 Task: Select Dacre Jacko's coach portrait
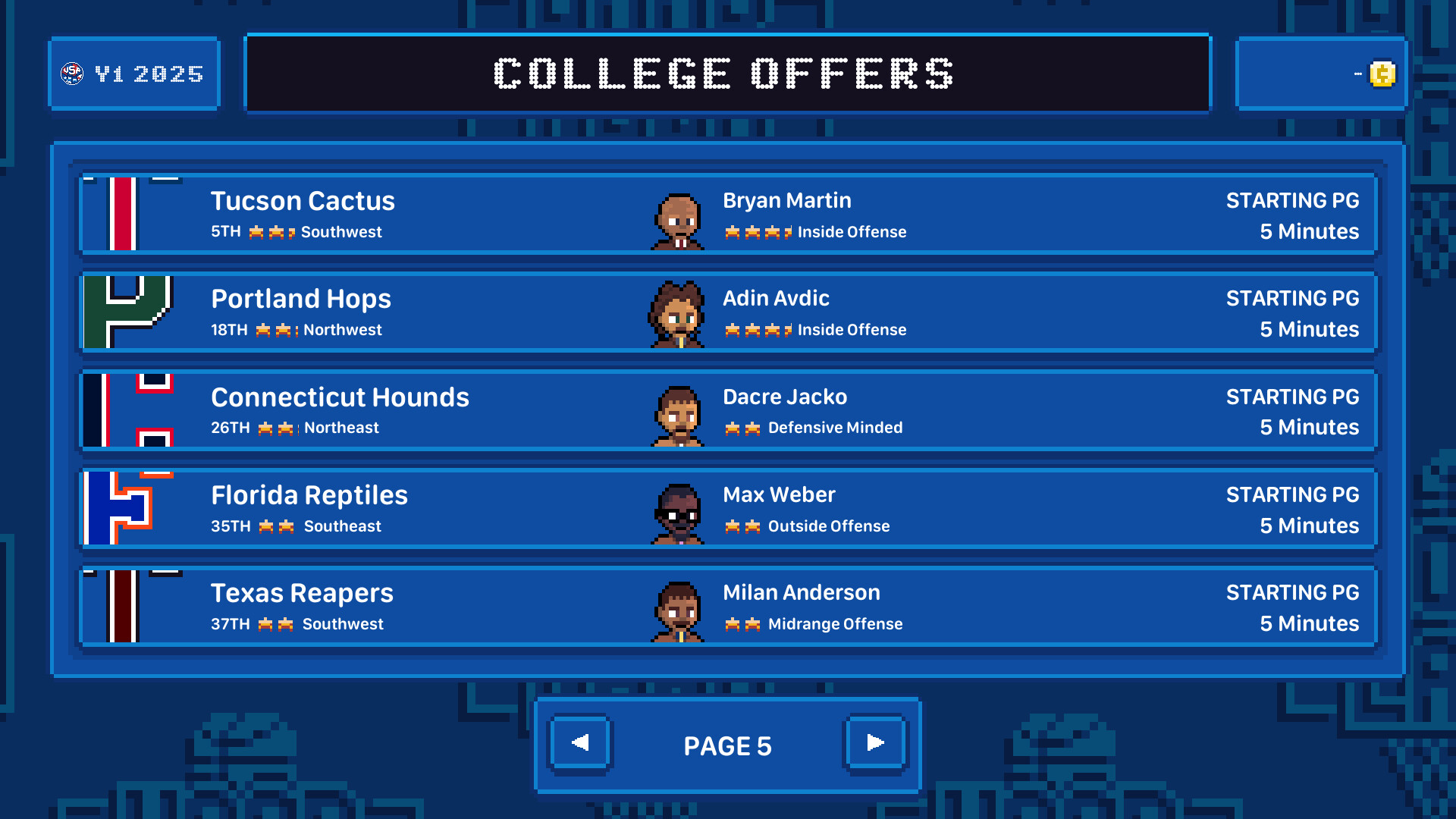click(x=677, y=415)
